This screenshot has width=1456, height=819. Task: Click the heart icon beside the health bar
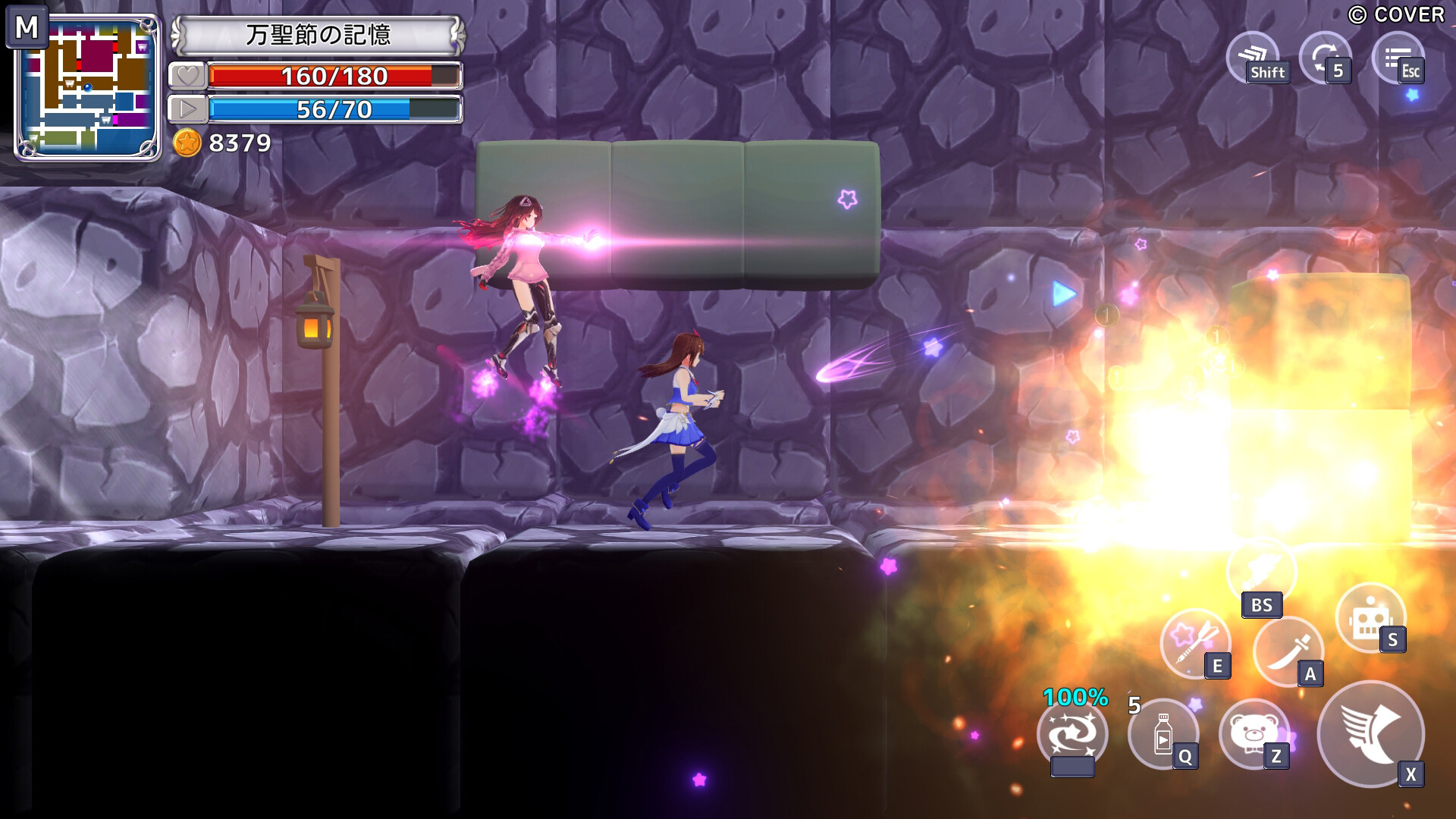click(187, 76)
